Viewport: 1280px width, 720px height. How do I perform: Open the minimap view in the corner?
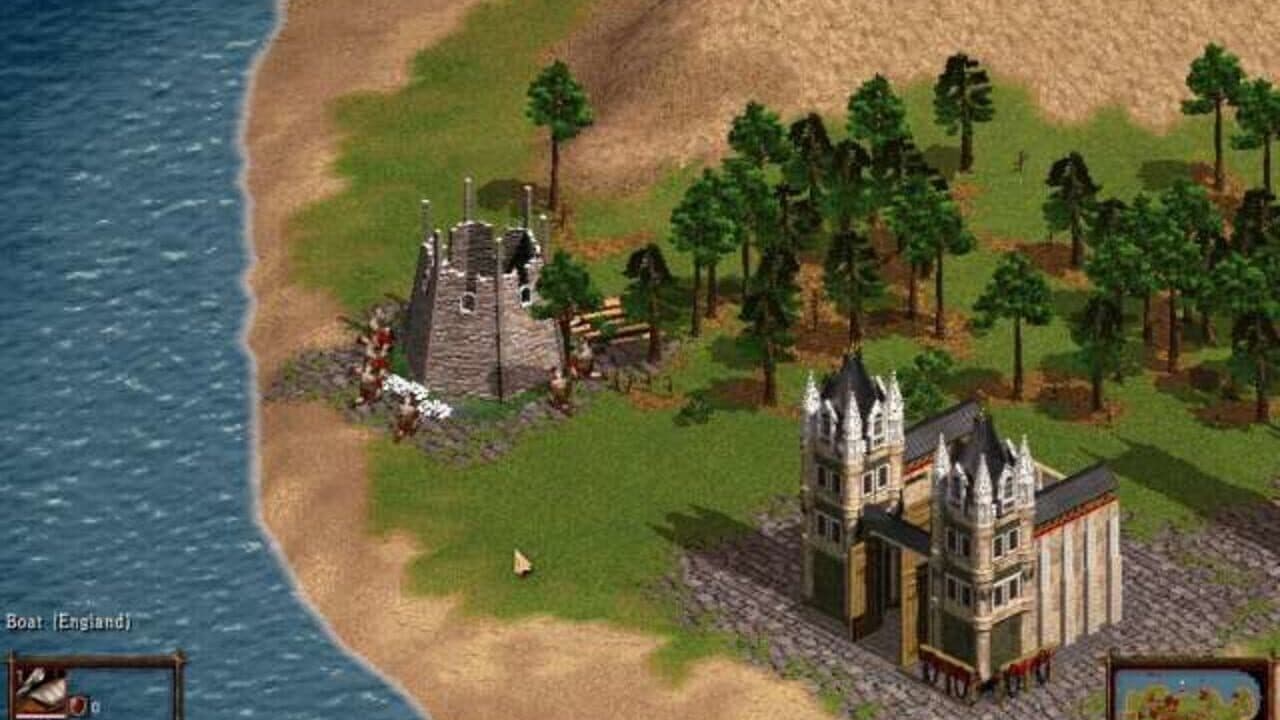(1190, 695)
